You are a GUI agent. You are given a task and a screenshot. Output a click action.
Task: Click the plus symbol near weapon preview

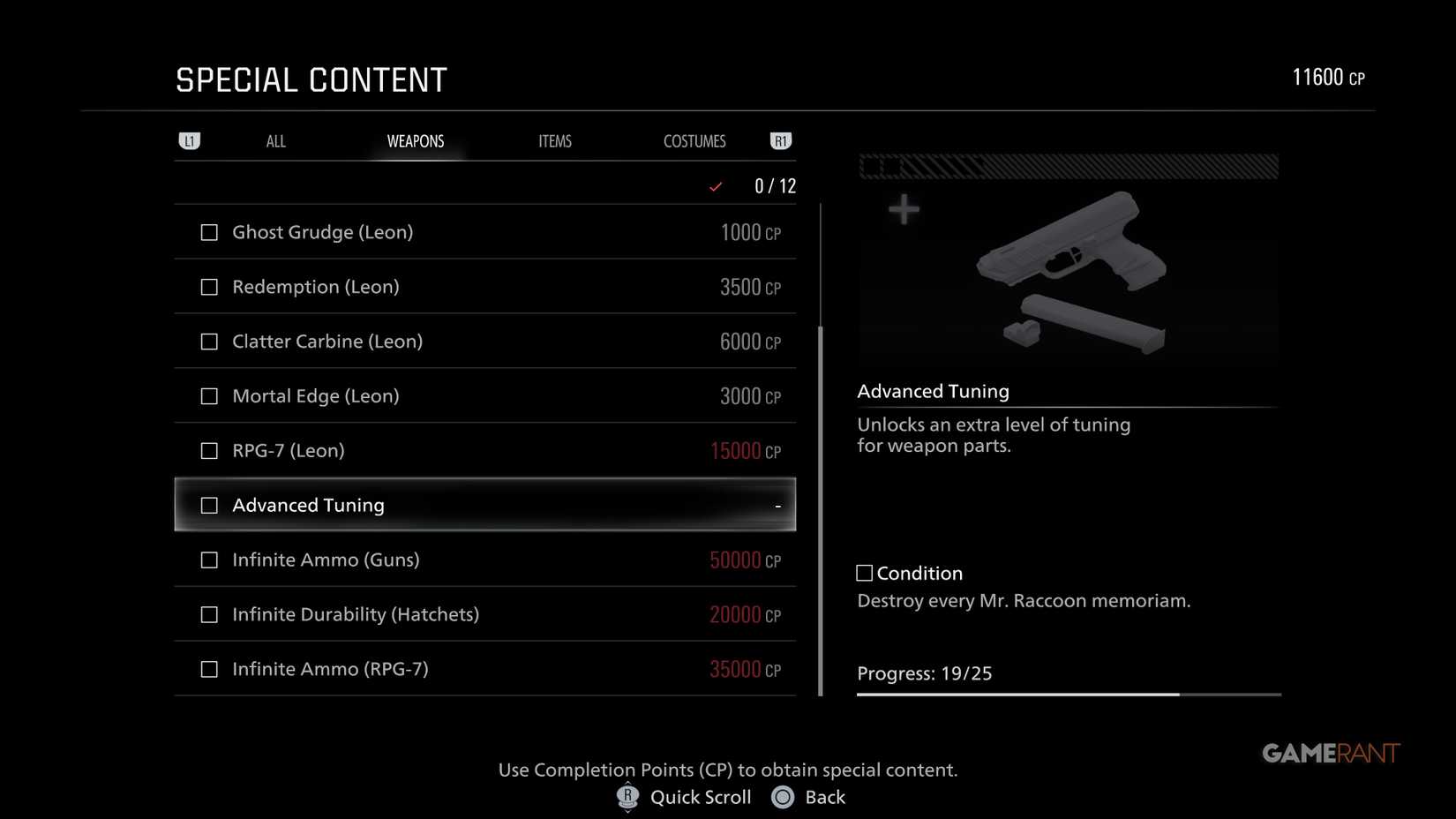pos(904,210)
